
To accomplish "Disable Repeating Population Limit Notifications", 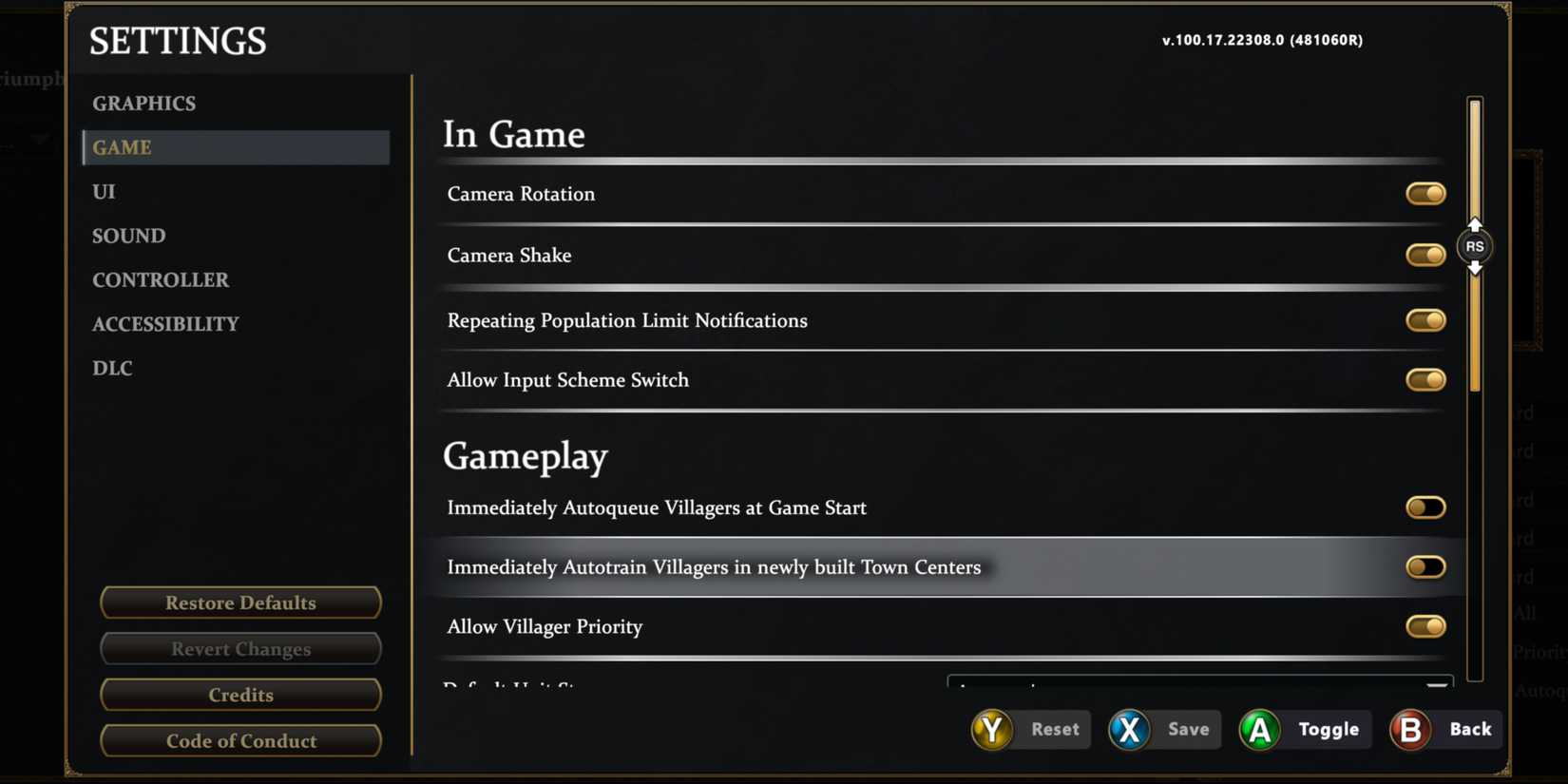I will 1425,320.
